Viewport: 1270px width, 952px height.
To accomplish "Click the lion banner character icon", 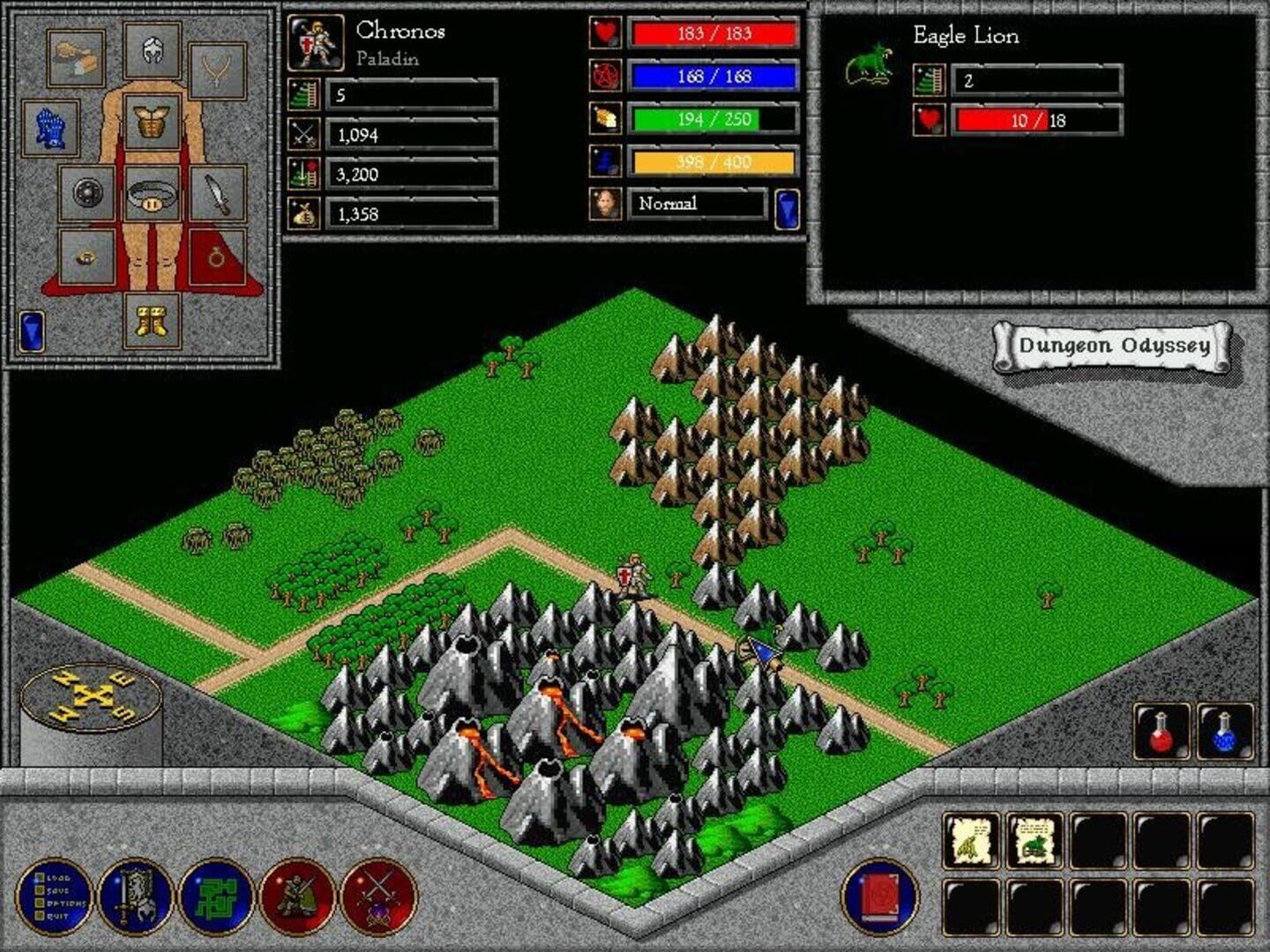I will 137,897.
